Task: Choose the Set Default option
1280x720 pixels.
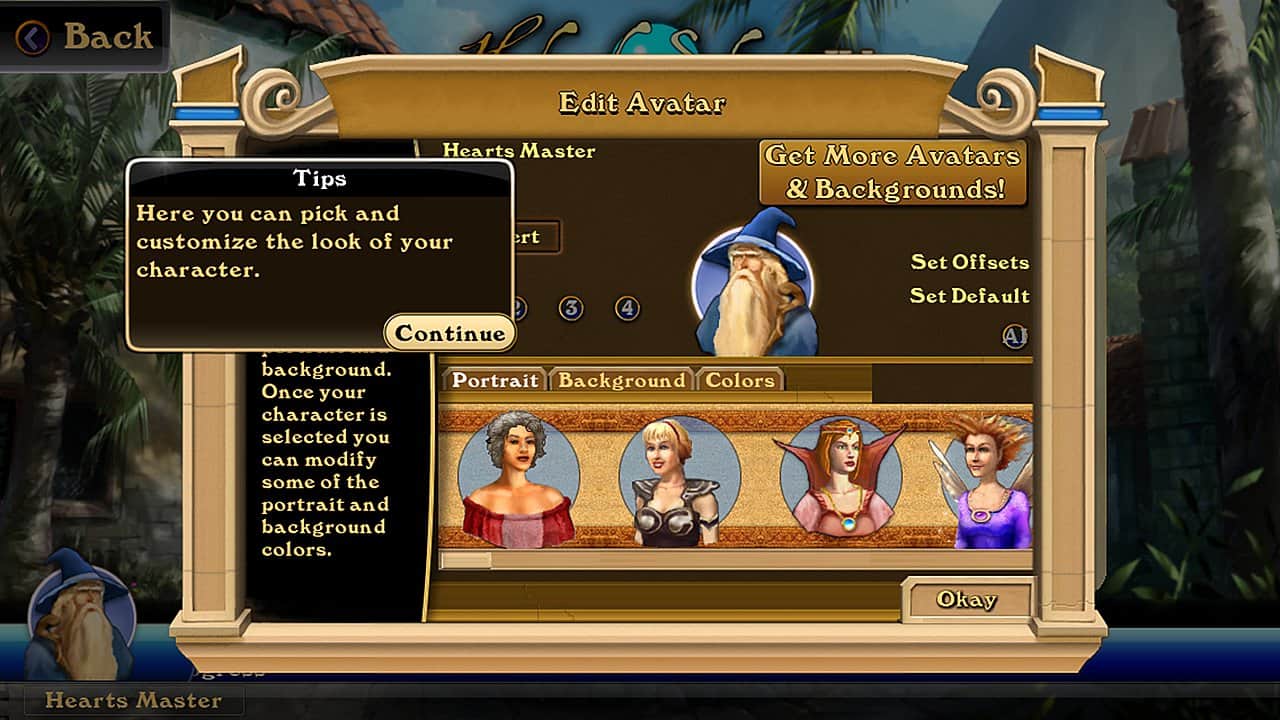Action: (x=968, y=296)
